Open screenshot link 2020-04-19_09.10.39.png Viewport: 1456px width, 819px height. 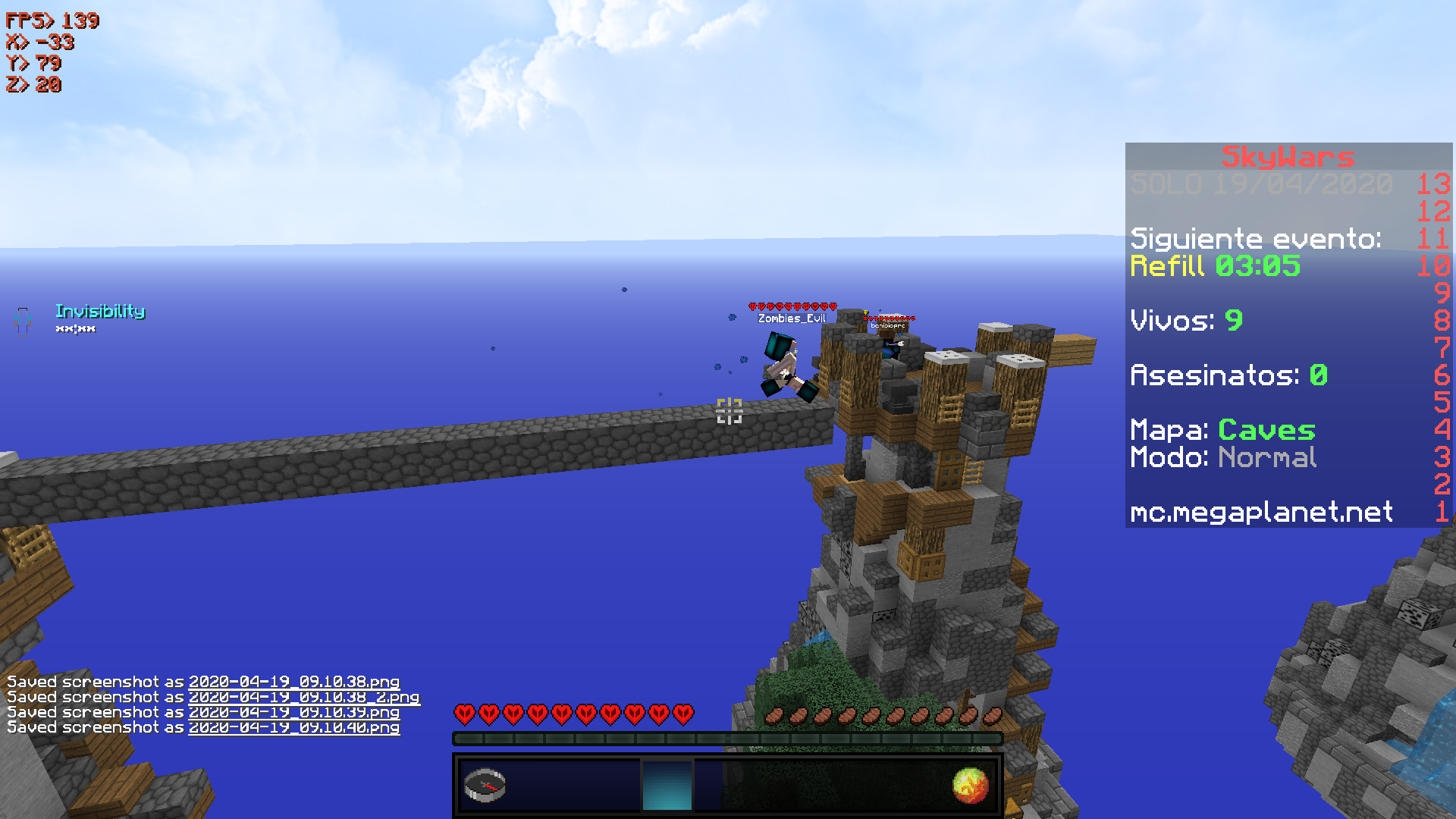pyautogui.click(x=293, y=712)
